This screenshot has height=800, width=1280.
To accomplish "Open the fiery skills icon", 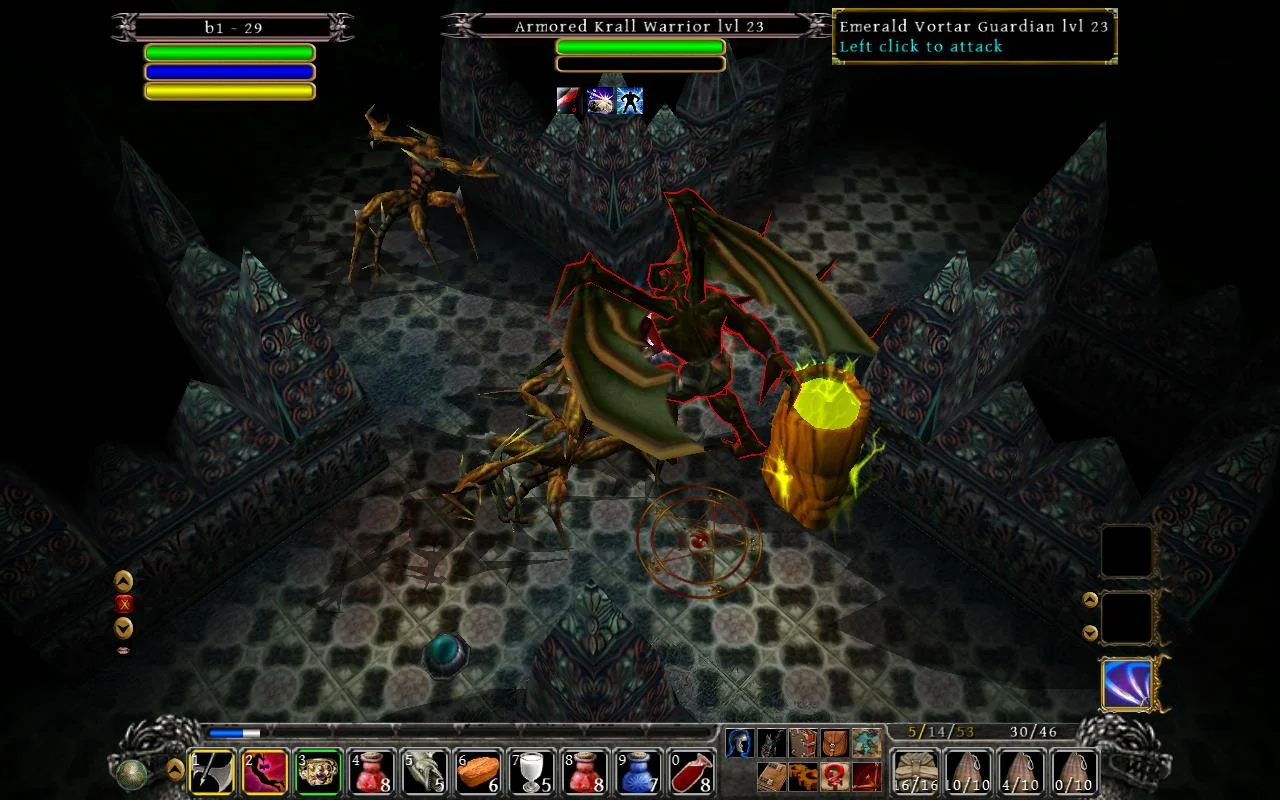I will click(x=802, y=777).
